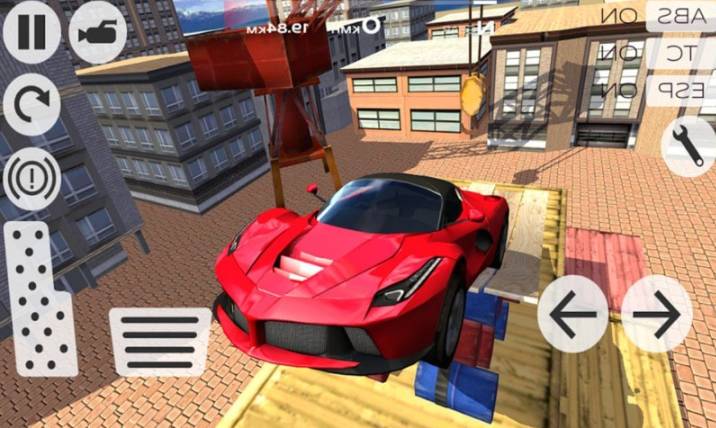The image size is (716, 428).
Task: Open the wrench repair button
Action: (689, 145)
